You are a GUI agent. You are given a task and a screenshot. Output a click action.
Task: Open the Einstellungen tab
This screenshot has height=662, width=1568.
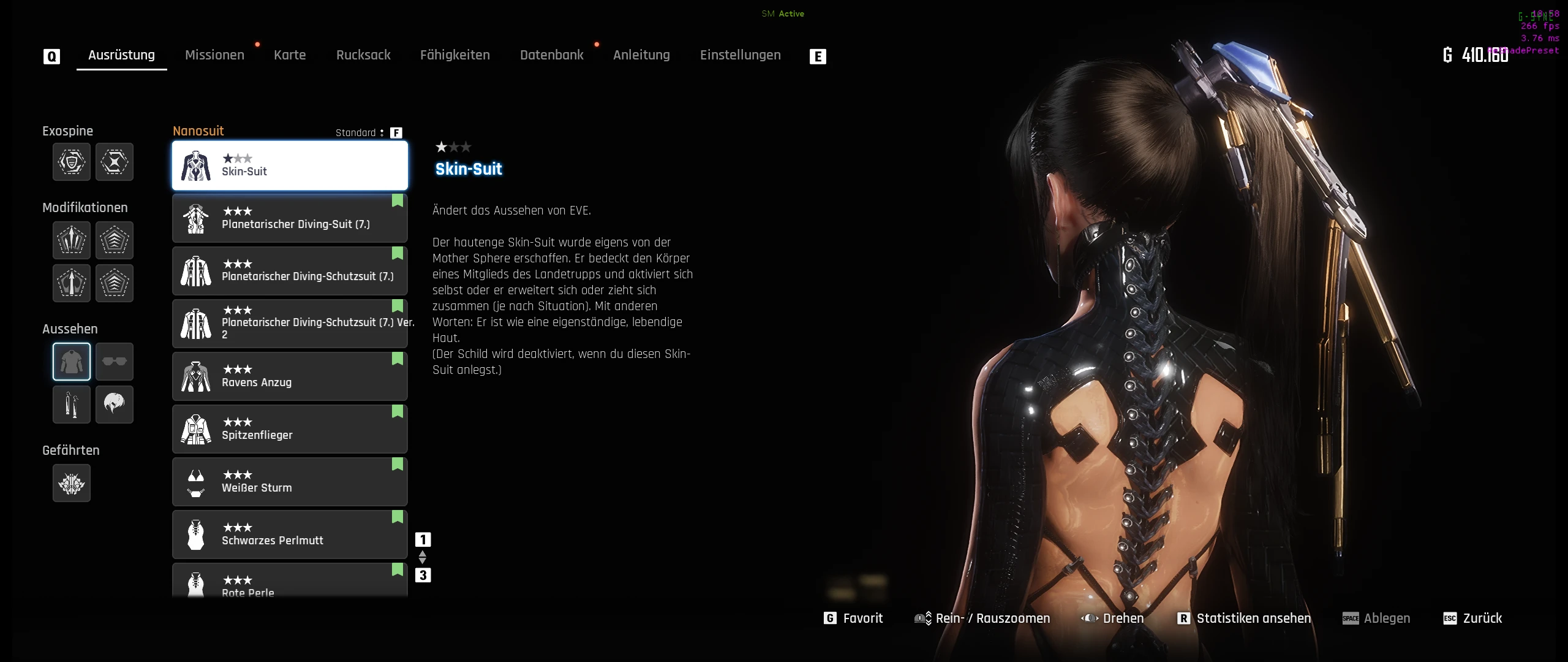(740, 55)
